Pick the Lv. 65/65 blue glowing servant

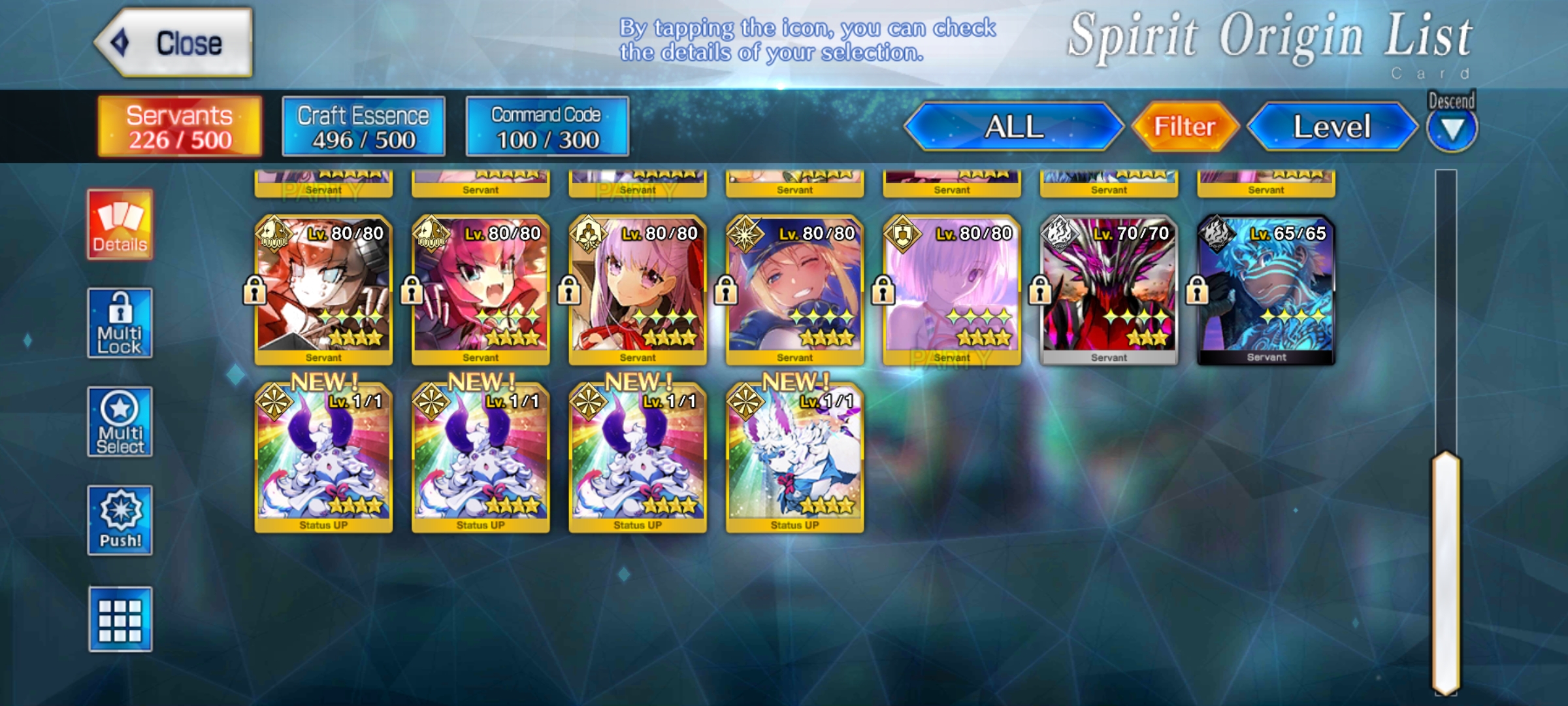pos(1266,290)
